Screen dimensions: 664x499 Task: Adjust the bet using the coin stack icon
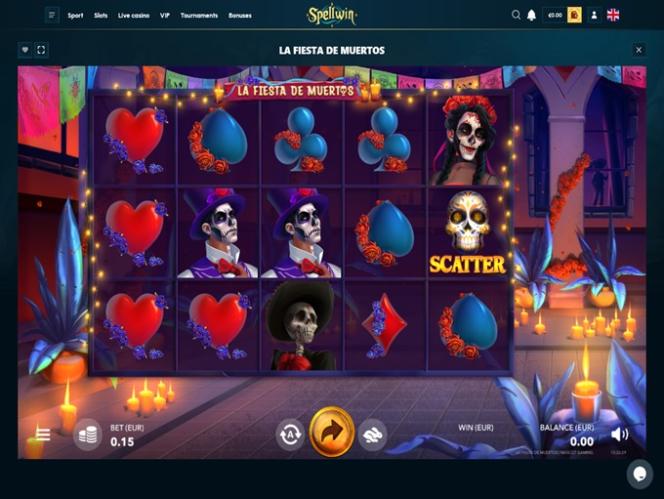click(89, 434)
